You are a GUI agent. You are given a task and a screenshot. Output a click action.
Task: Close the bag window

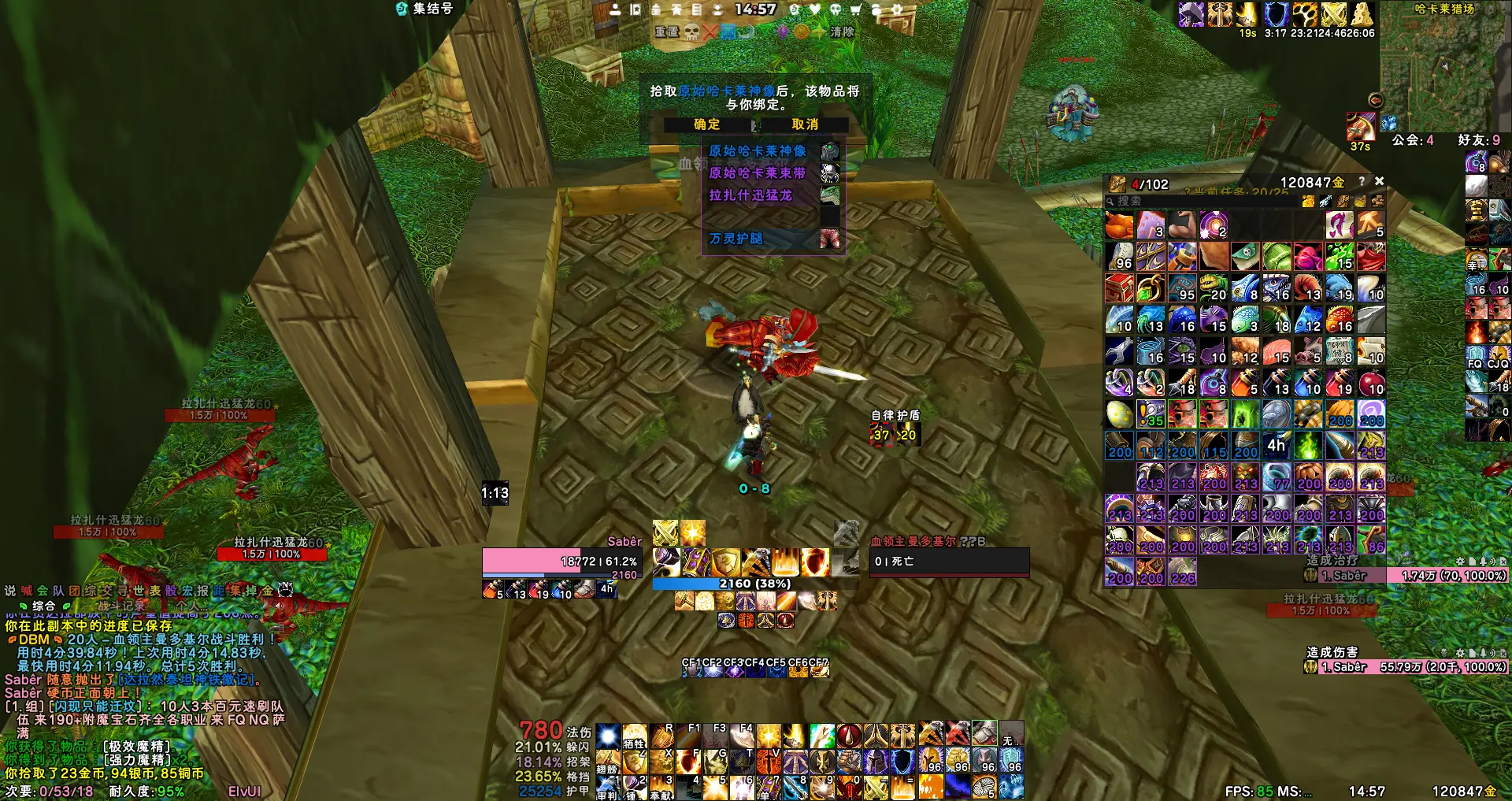tap(1379, 181)
